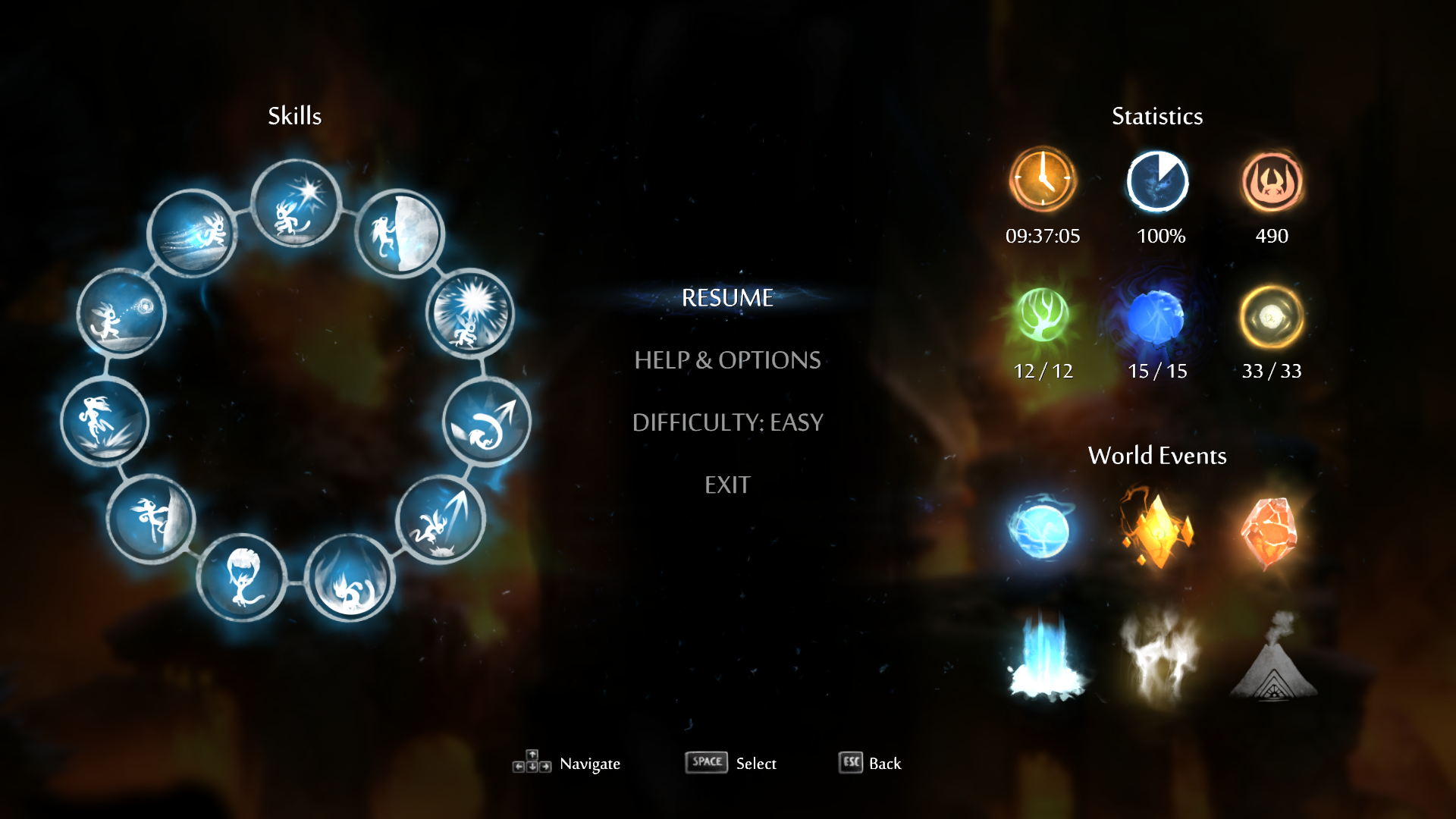
Task: Change the Difficulty: Easy setting
Action: pos(727,422)
